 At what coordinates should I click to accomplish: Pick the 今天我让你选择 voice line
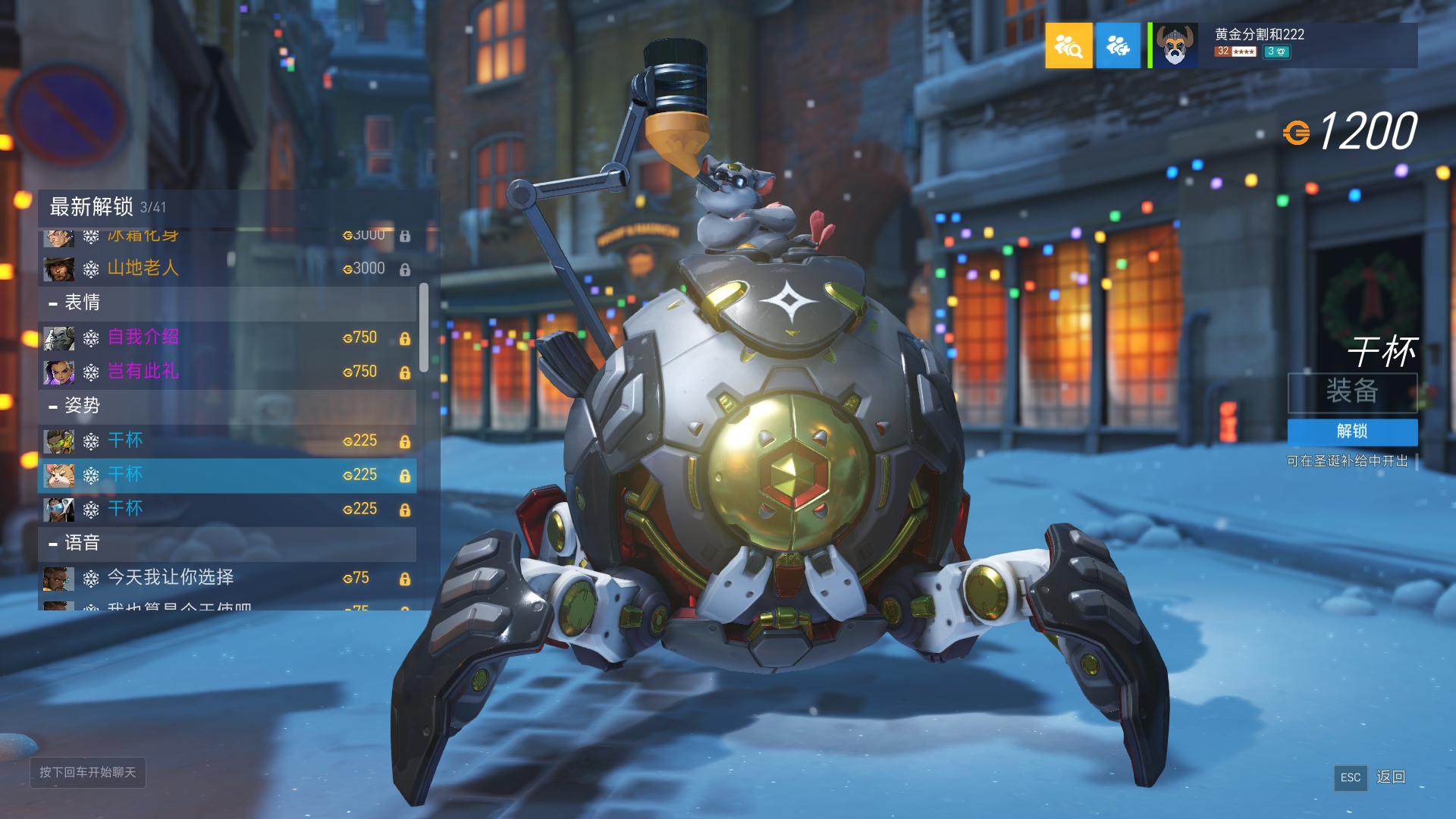click(x=227, y=579)
